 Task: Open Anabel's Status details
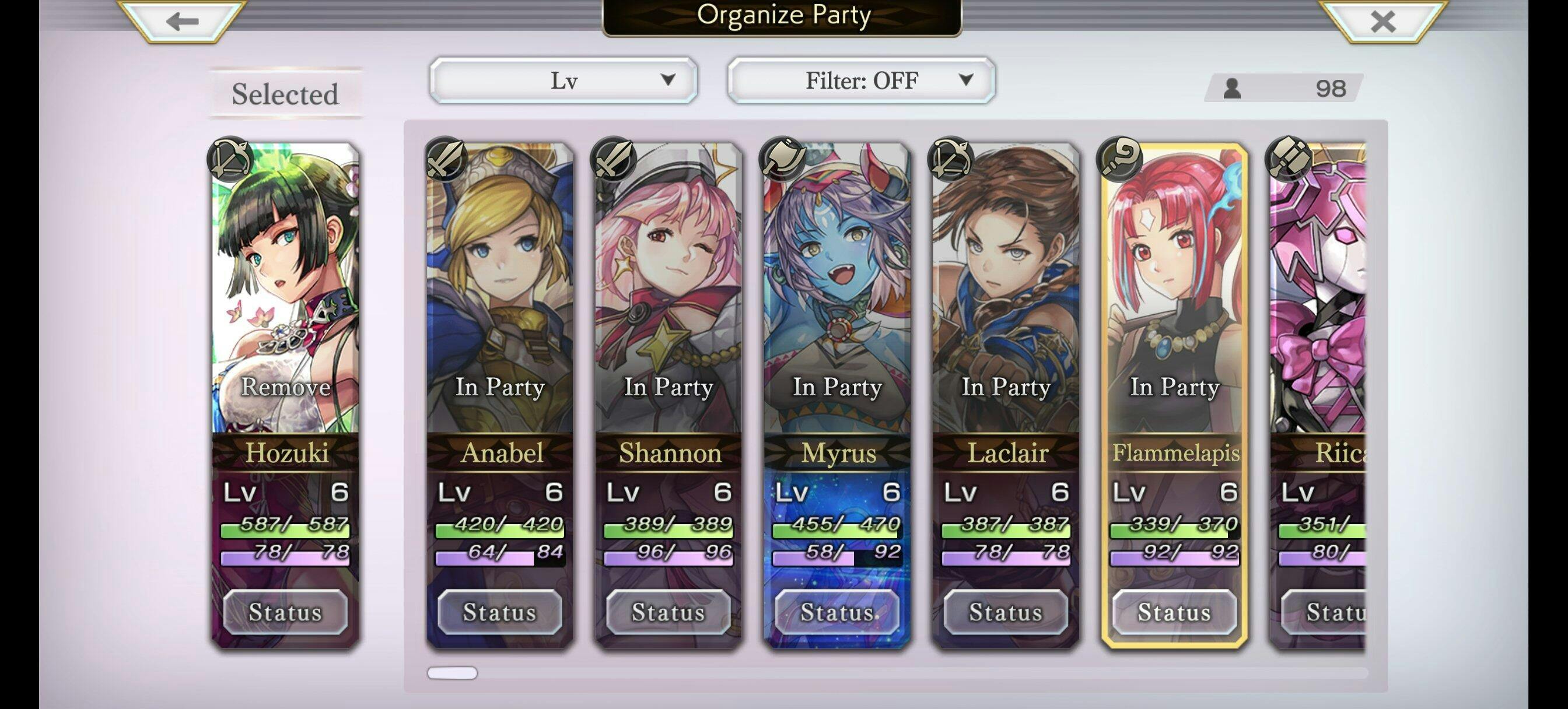[500, 612]
